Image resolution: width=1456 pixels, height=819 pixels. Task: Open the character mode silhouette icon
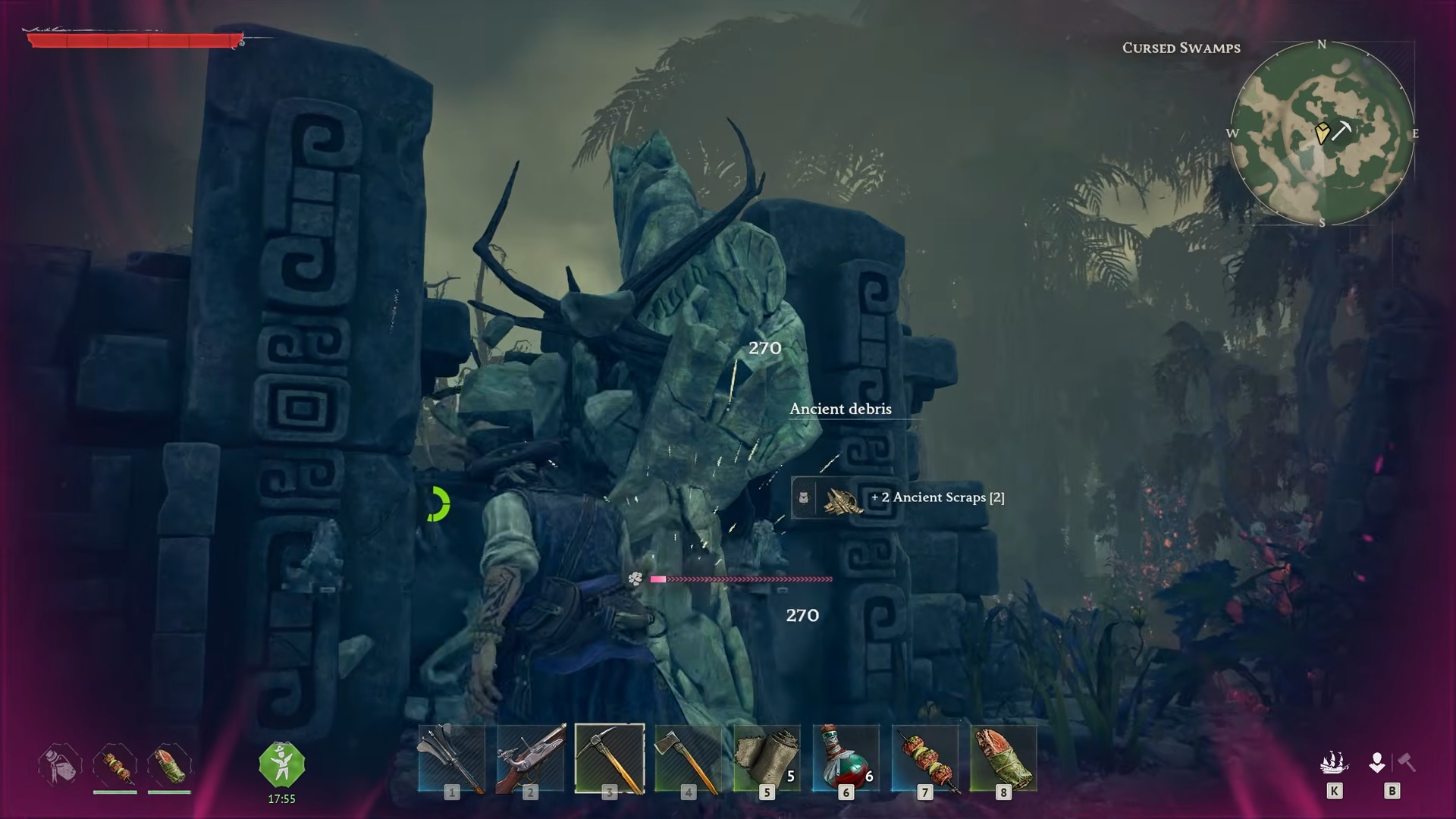[x=1377, y=763]
